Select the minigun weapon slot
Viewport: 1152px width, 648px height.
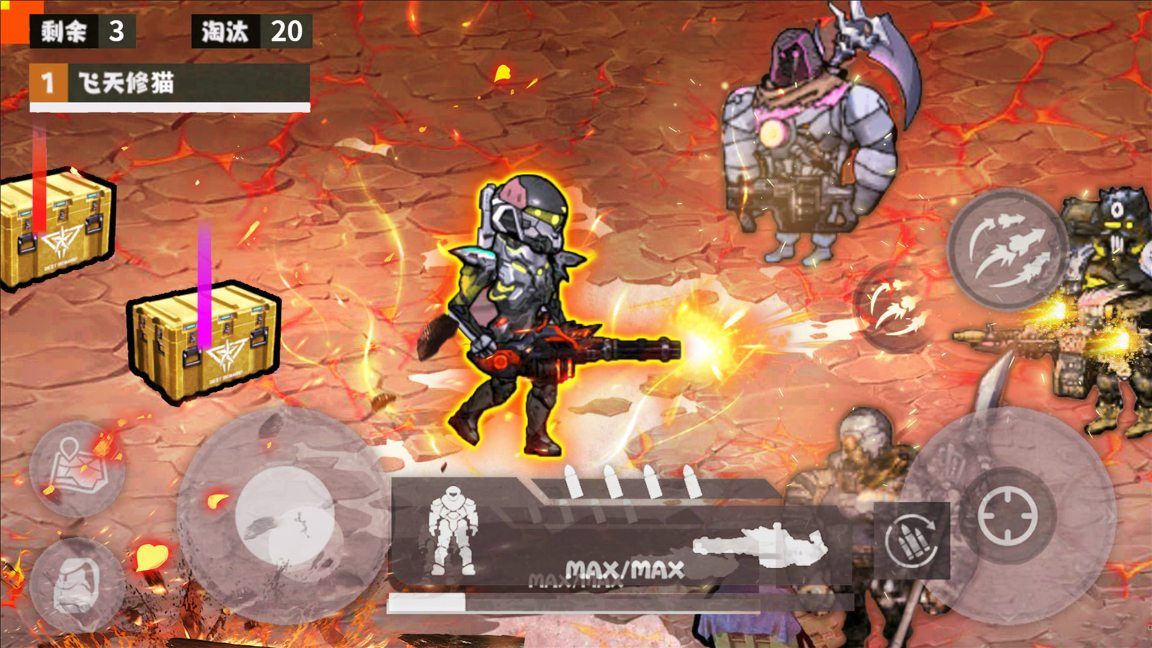click(x=760, y=546)
